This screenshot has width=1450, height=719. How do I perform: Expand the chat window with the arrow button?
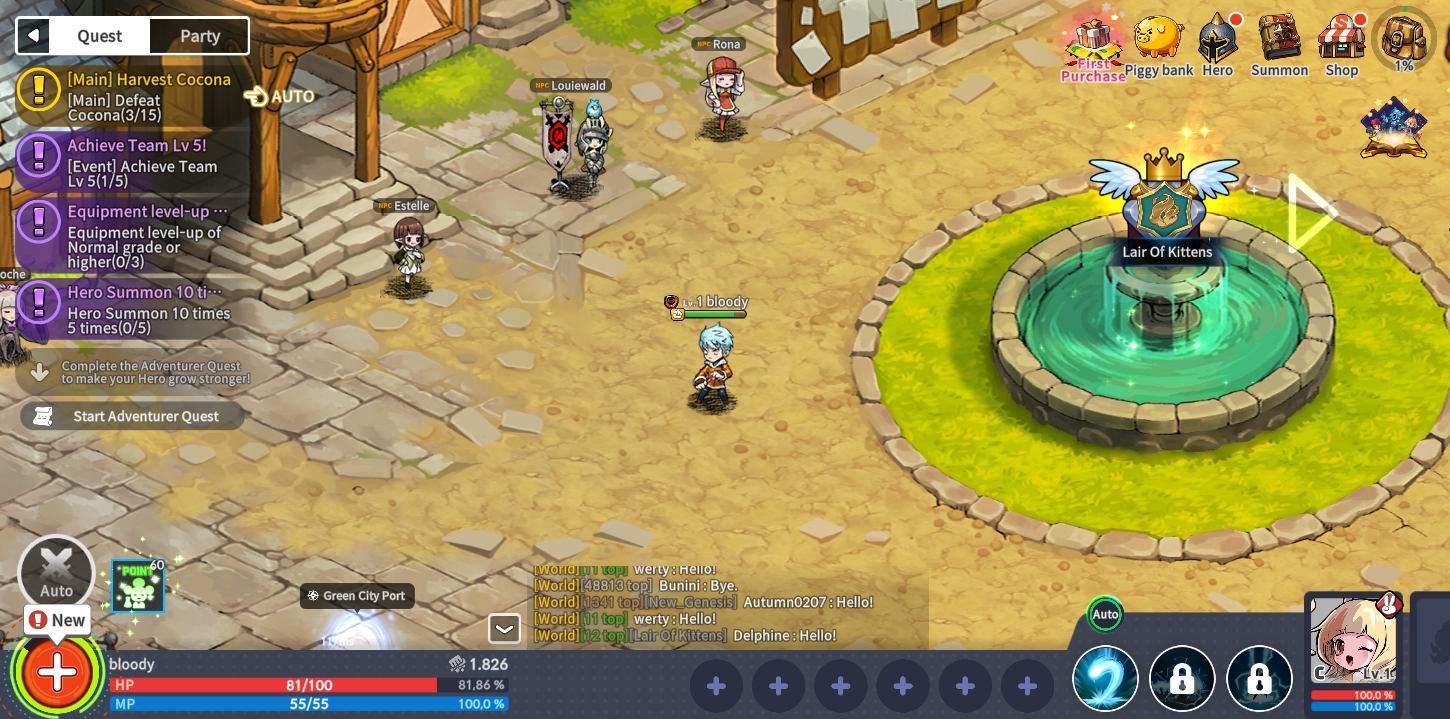[504, 628]
